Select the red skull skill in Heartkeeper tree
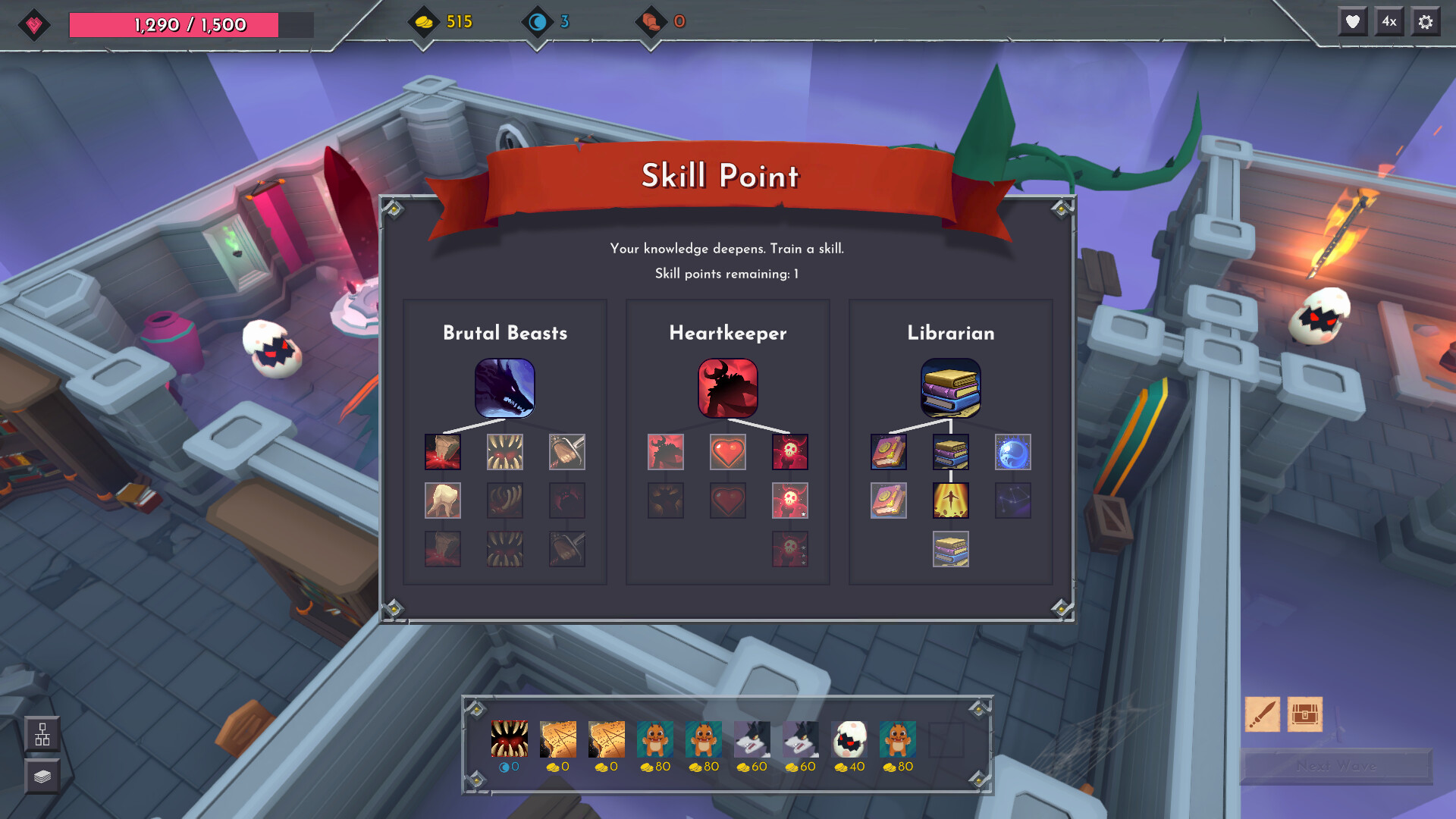This screenshot has height=819, width=1456. click(x=789, y=452)
